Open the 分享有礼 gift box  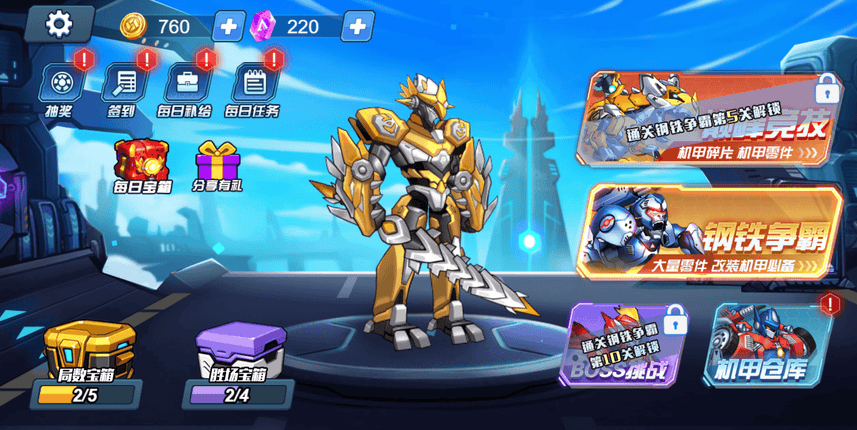(x=215, y=161)
